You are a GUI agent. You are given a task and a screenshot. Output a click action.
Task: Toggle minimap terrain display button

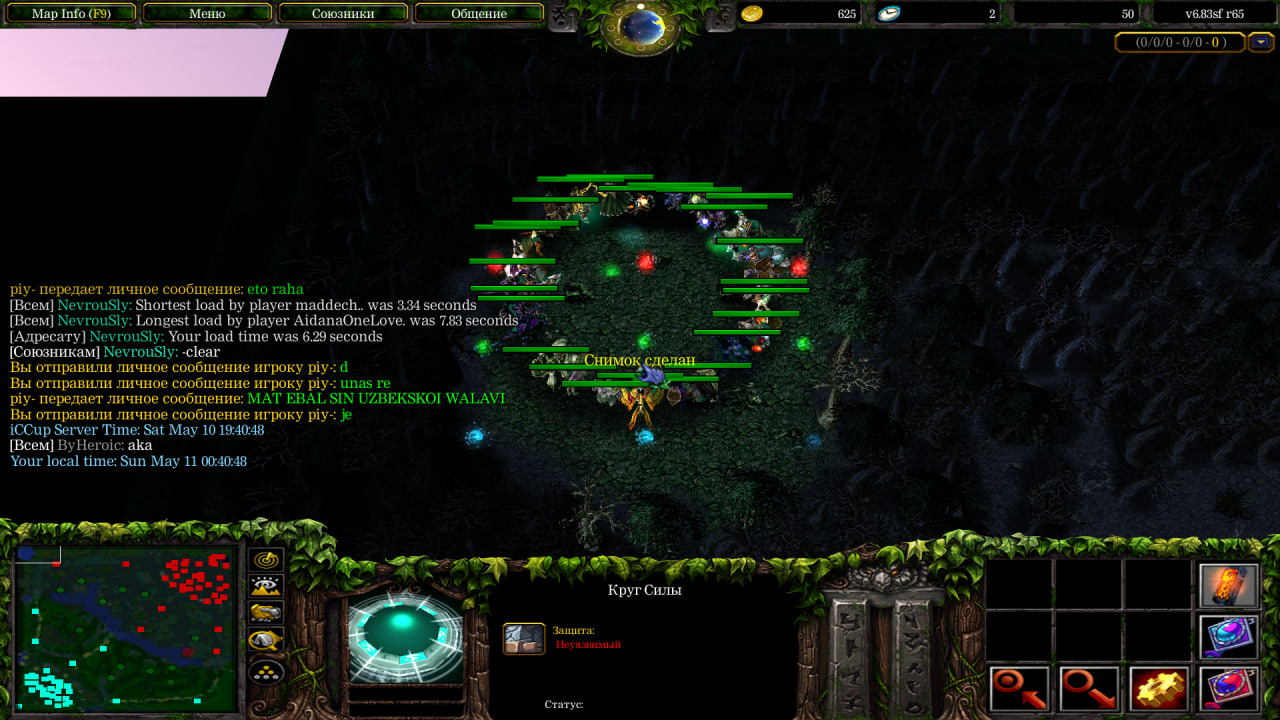tap(266, 587)
